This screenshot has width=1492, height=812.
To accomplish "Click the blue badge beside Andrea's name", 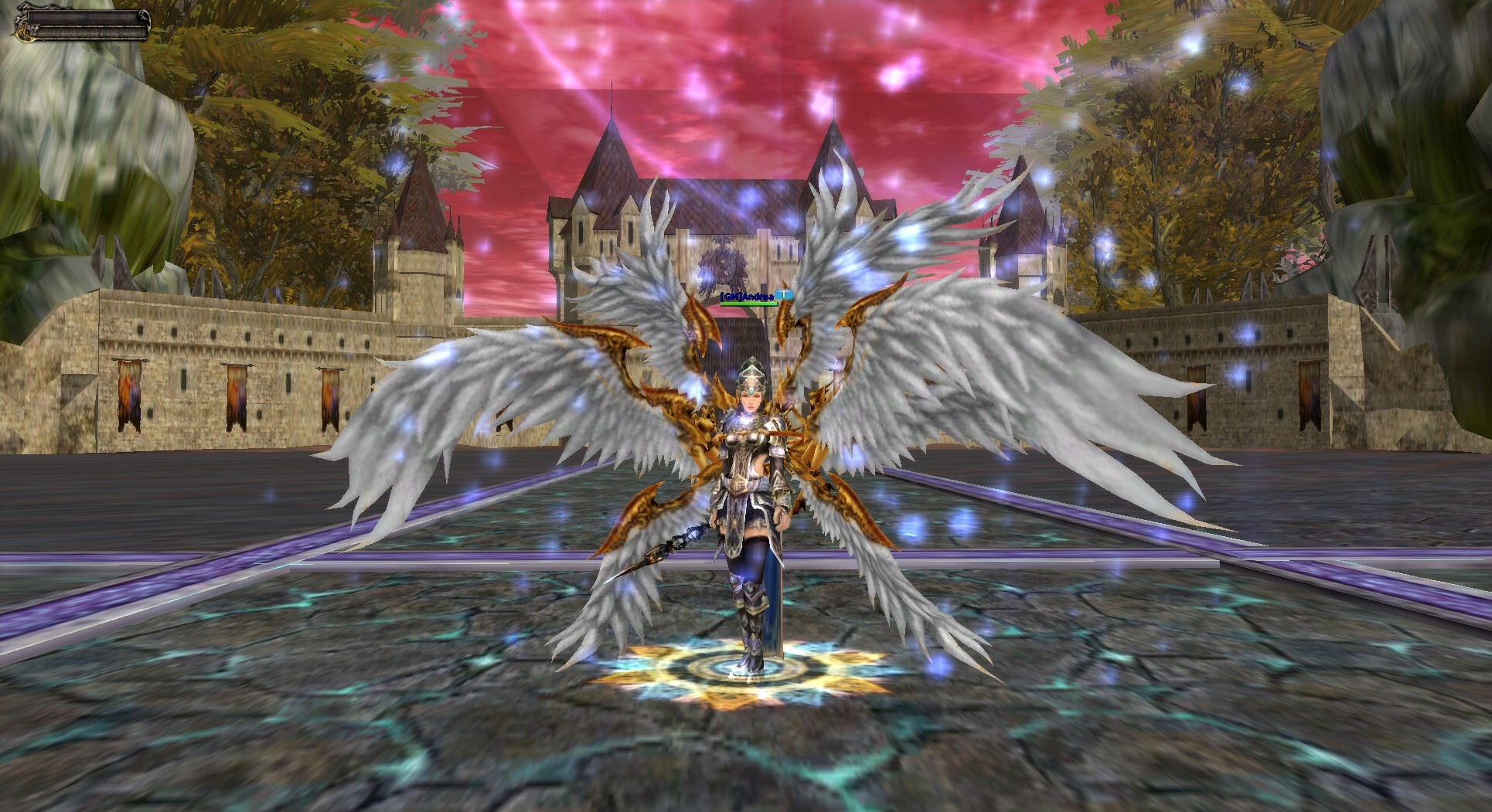I will pyautogui.click(x=785, y=294).
